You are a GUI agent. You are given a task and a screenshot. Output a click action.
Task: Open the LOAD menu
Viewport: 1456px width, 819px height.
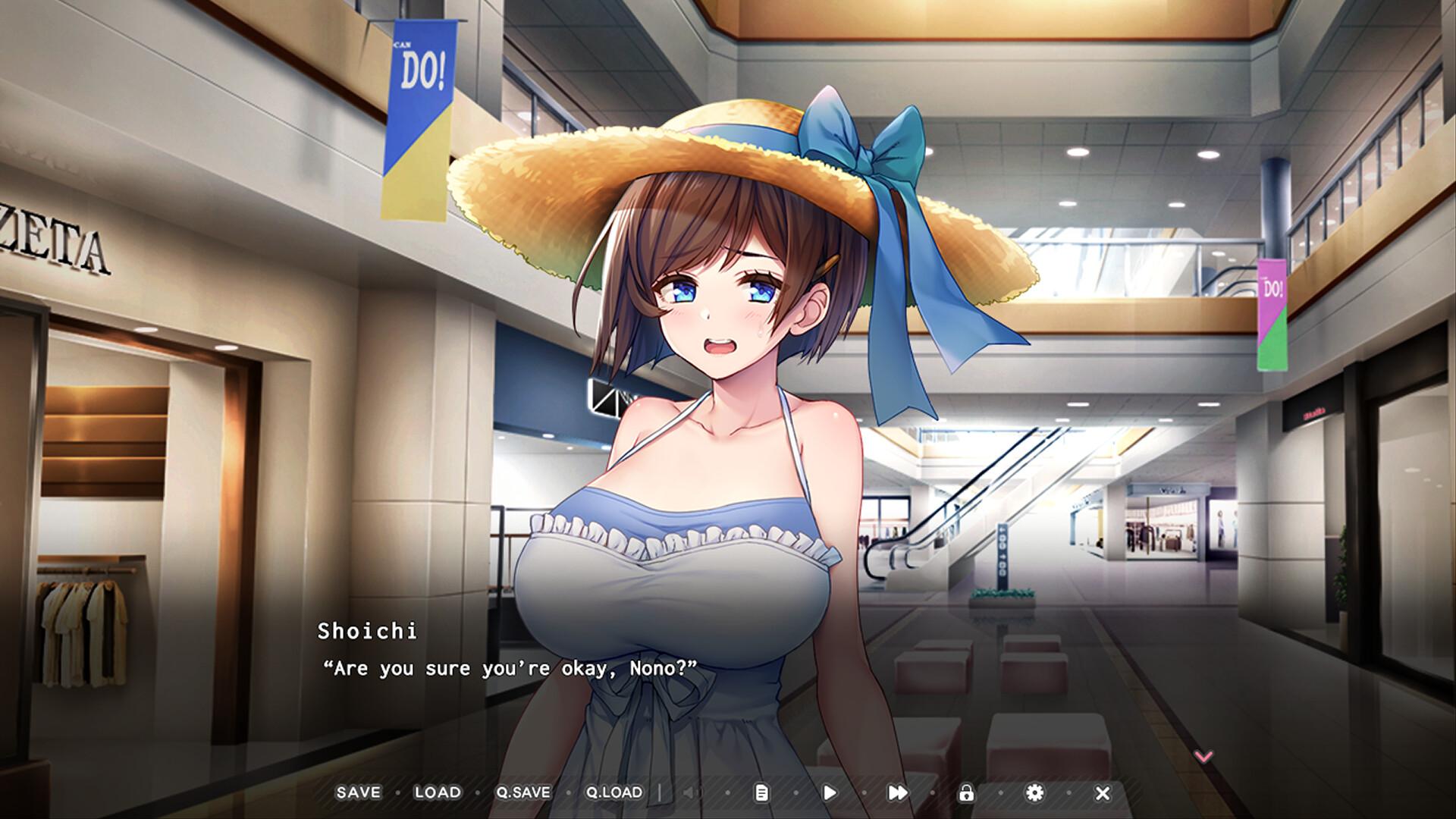pyautogui.click(x=438, y=792)
